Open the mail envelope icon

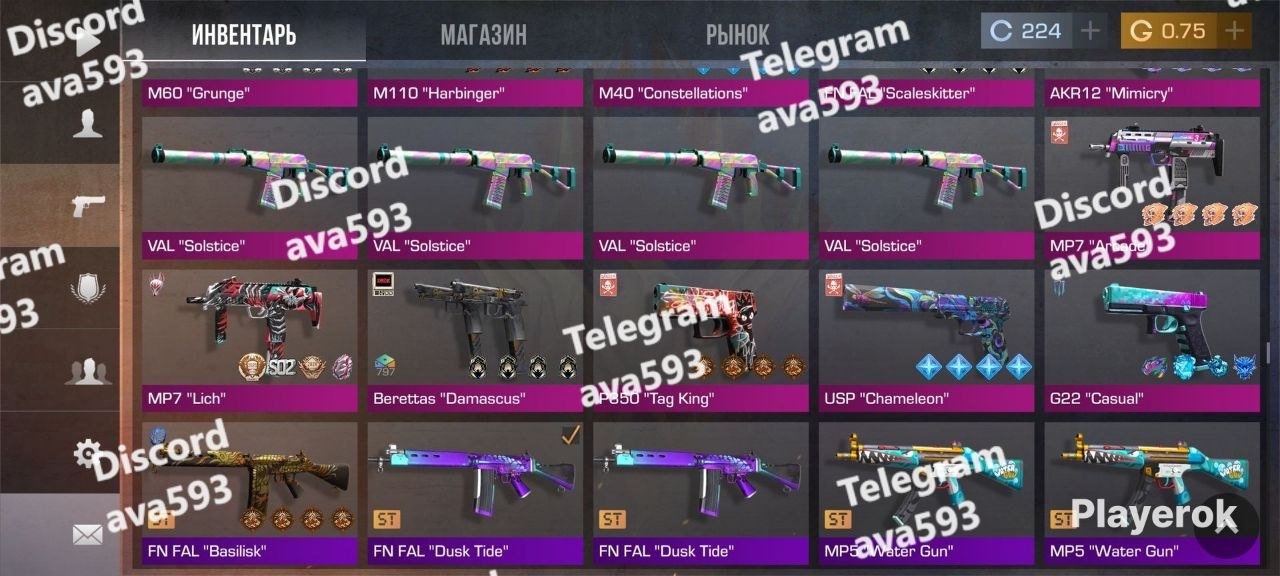(88, 535)
